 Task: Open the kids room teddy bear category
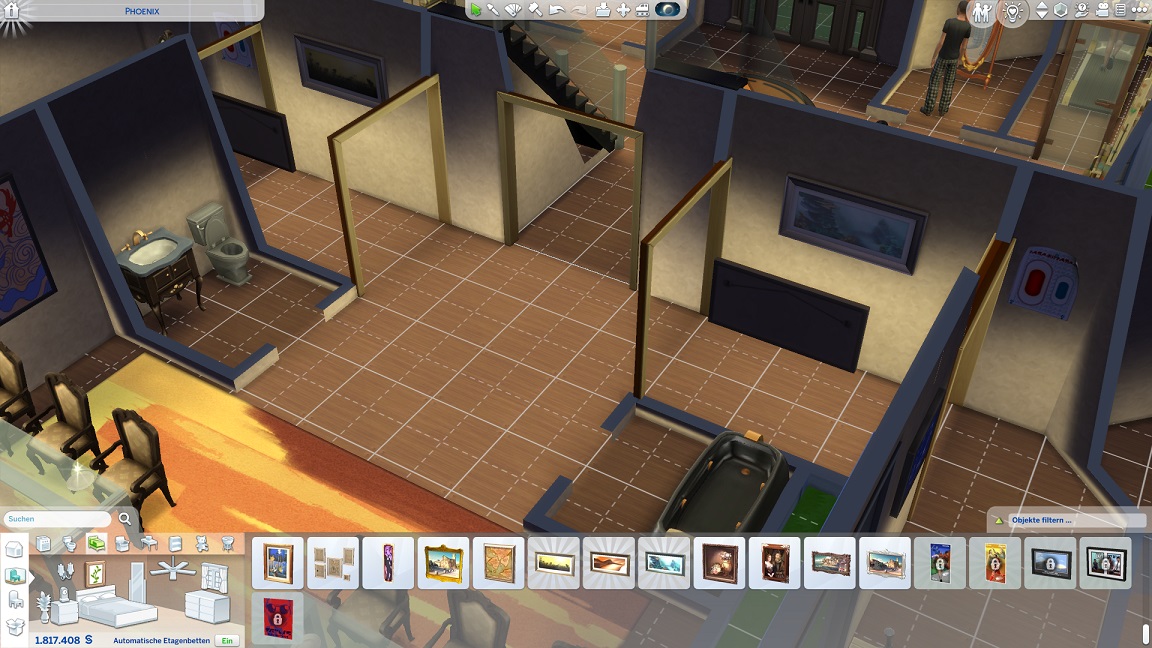pos(202,543)
